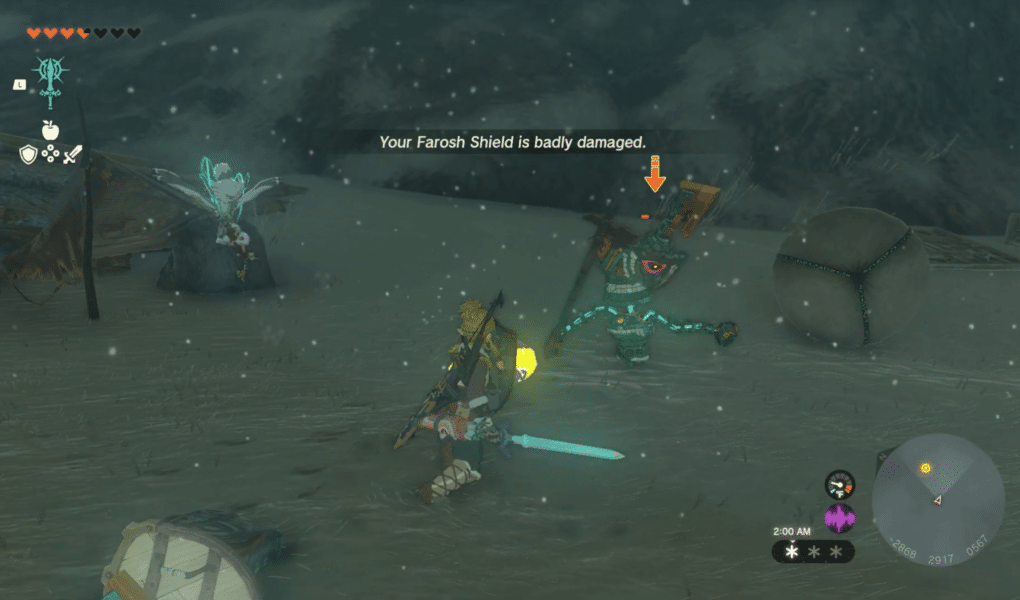Viewport: 1020px width, 600px height.
Task: Select the apple quick-menu icon
Action: (x=49, y=129)
